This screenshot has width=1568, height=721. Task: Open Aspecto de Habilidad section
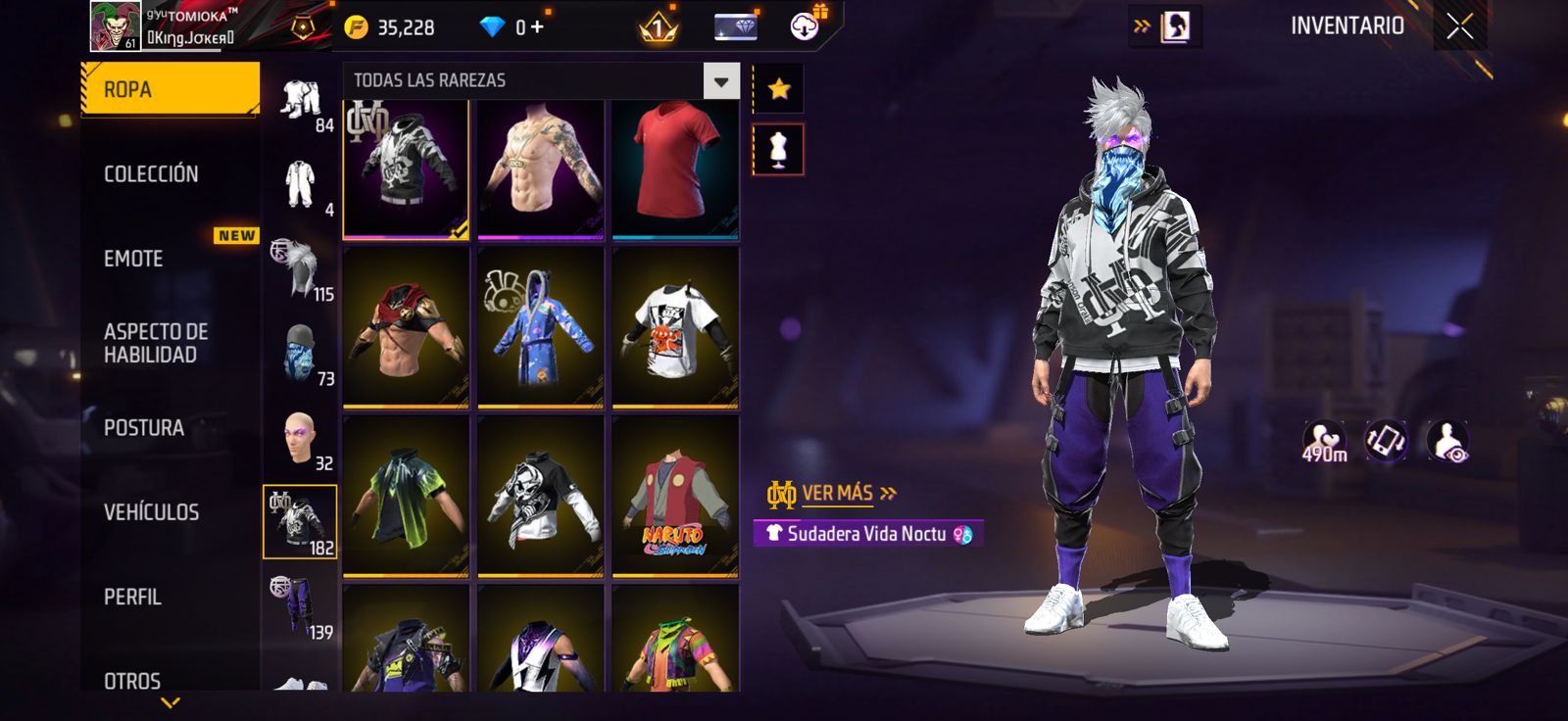[156, 343]
